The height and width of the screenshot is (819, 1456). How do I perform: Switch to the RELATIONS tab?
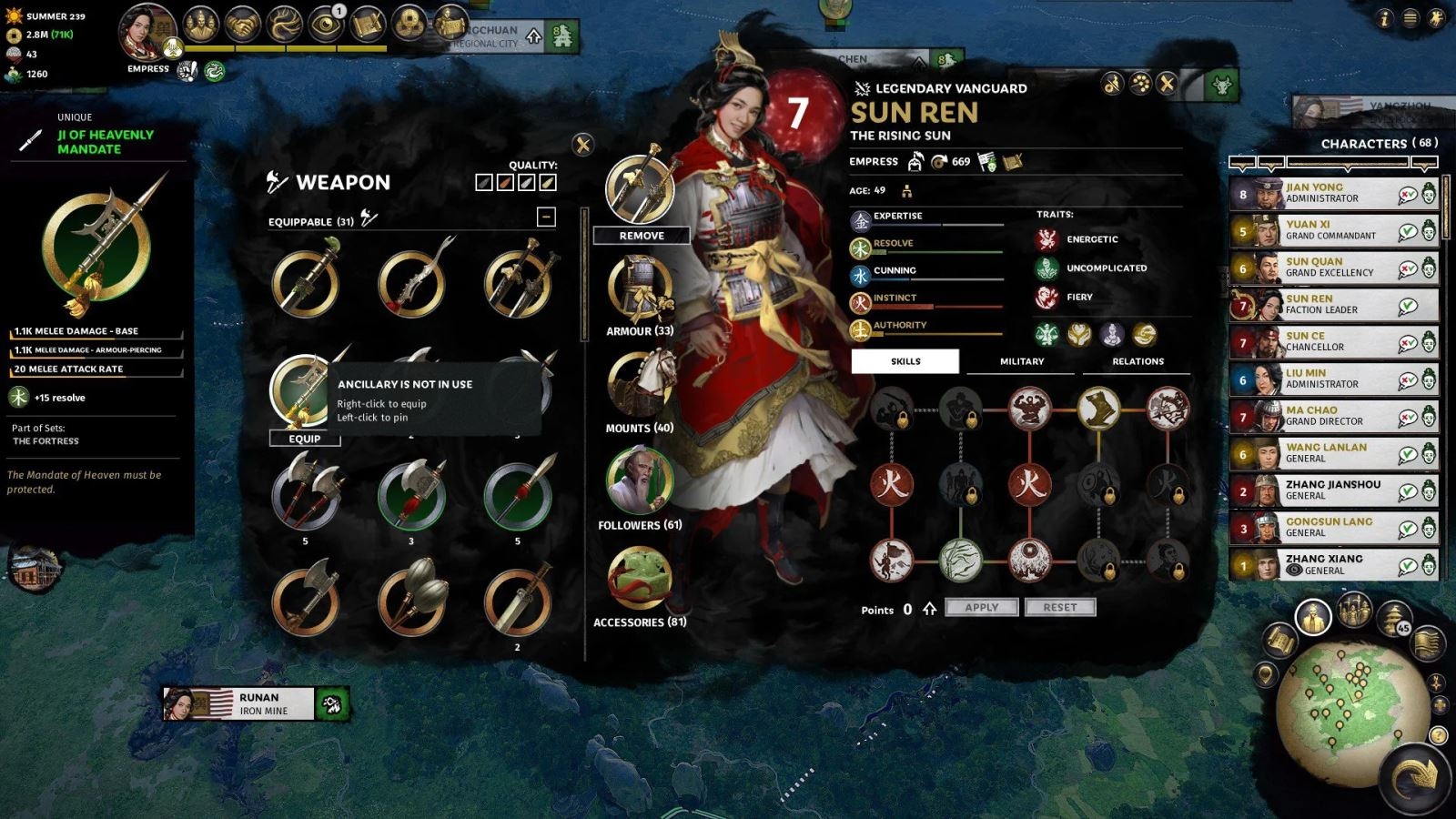[x=1137, y=361]
